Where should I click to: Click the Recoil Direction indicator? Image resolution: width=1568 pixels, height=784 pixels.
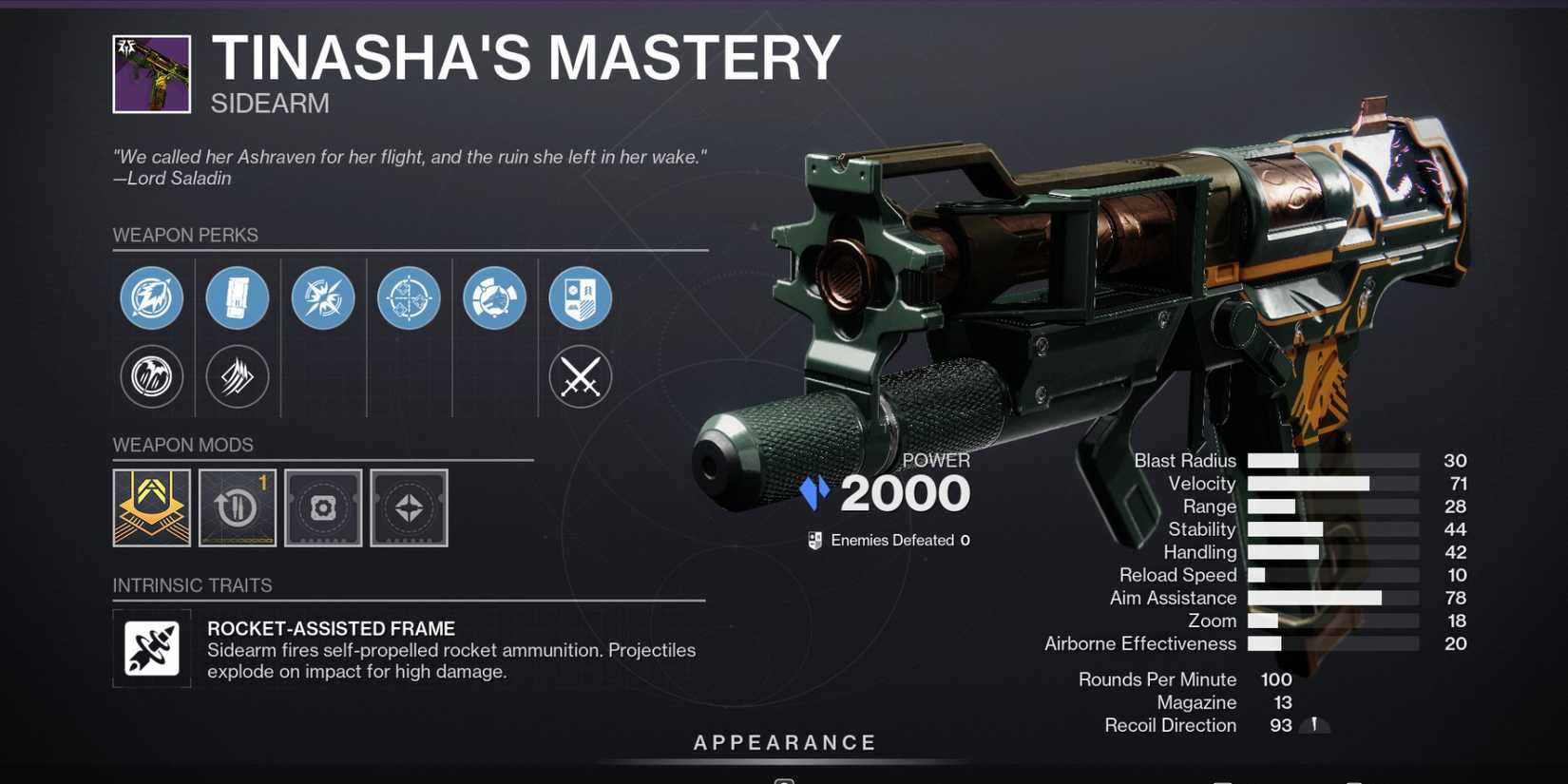(1315, 724)
